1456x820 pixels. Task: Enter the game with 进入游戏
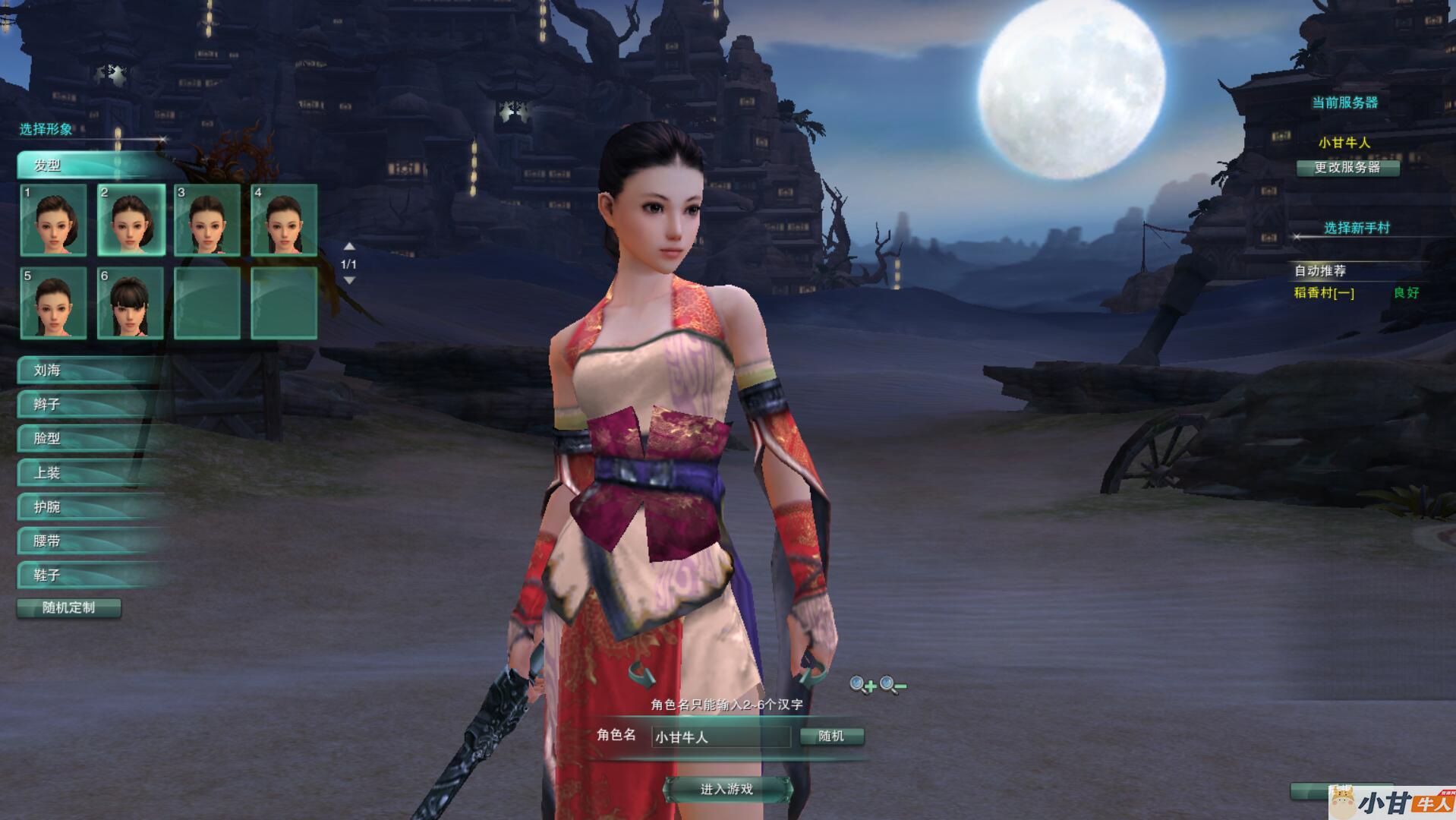click(726, 790)
